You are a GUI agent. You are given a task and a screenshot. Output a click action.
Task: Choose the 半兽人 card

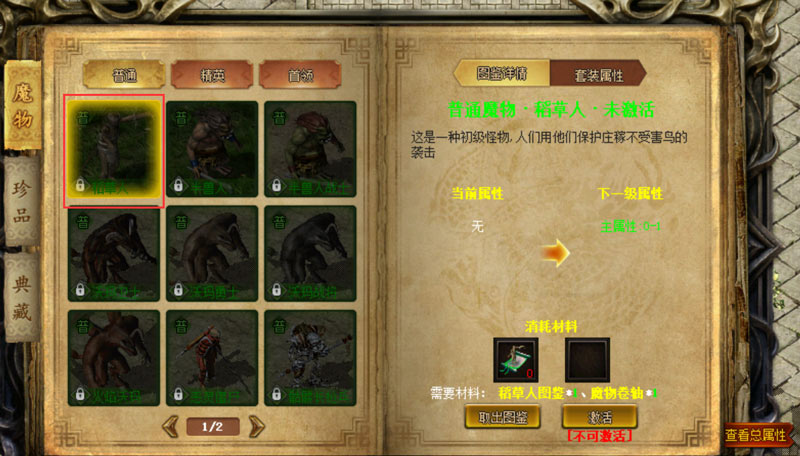pos(212,150)
